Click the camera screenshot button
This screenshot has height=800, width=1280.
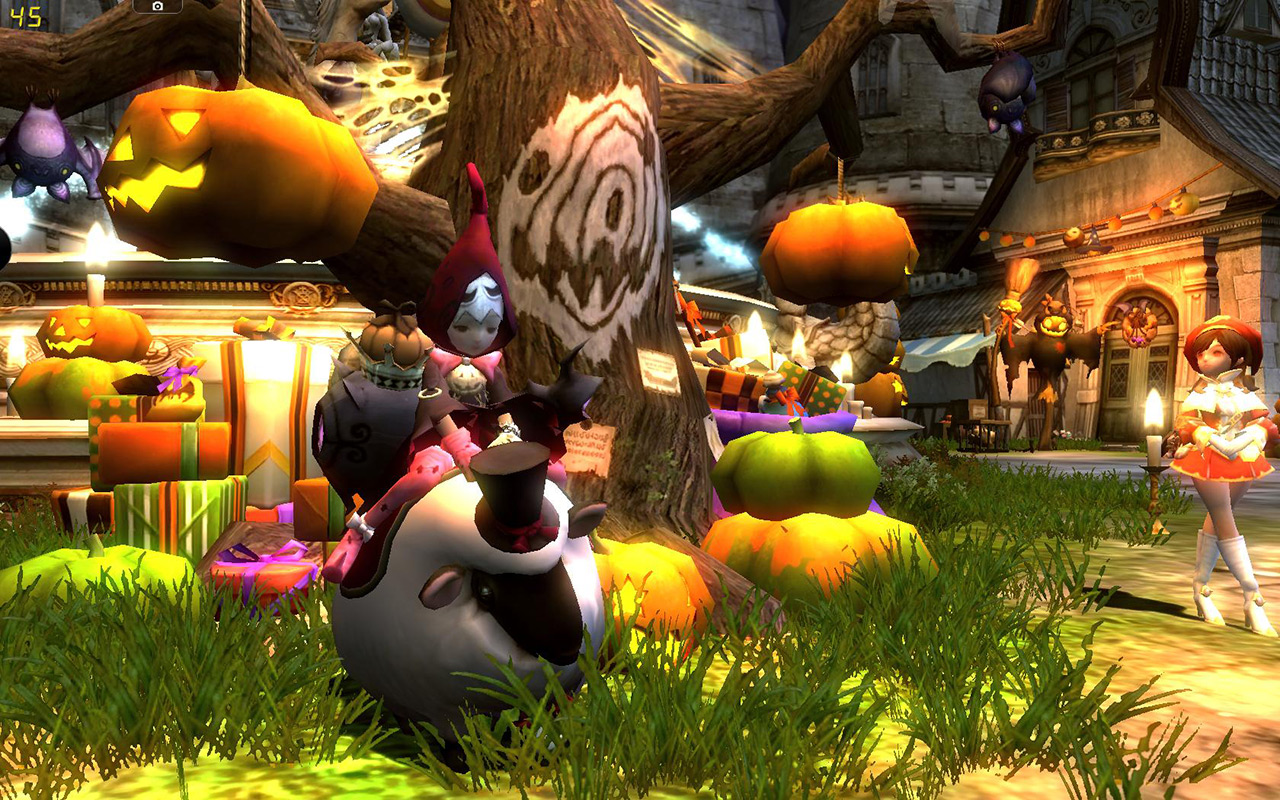tap(157, 6)
